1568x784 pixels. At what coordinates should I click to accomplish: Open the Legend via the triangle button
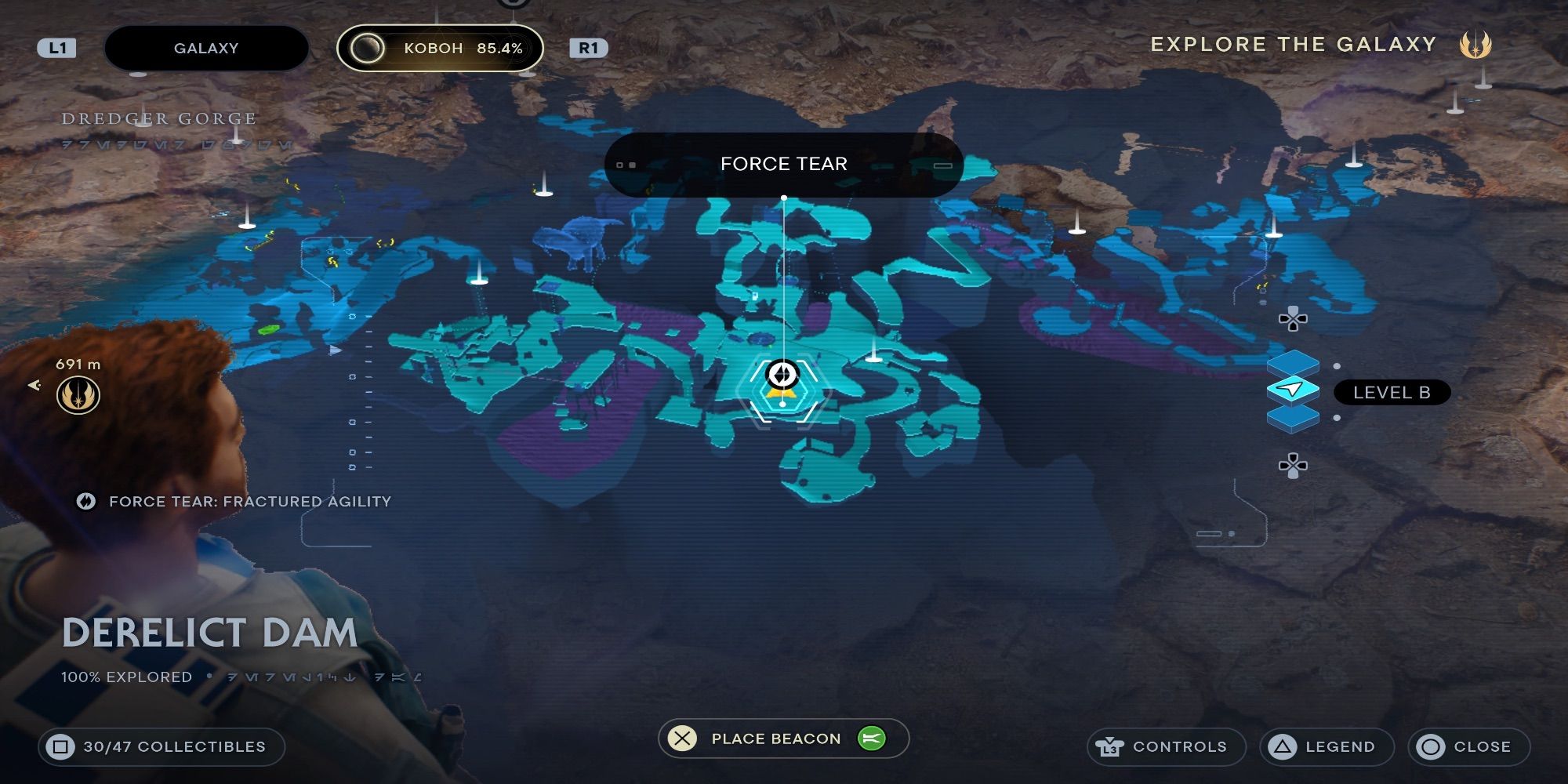(1326, 746)
